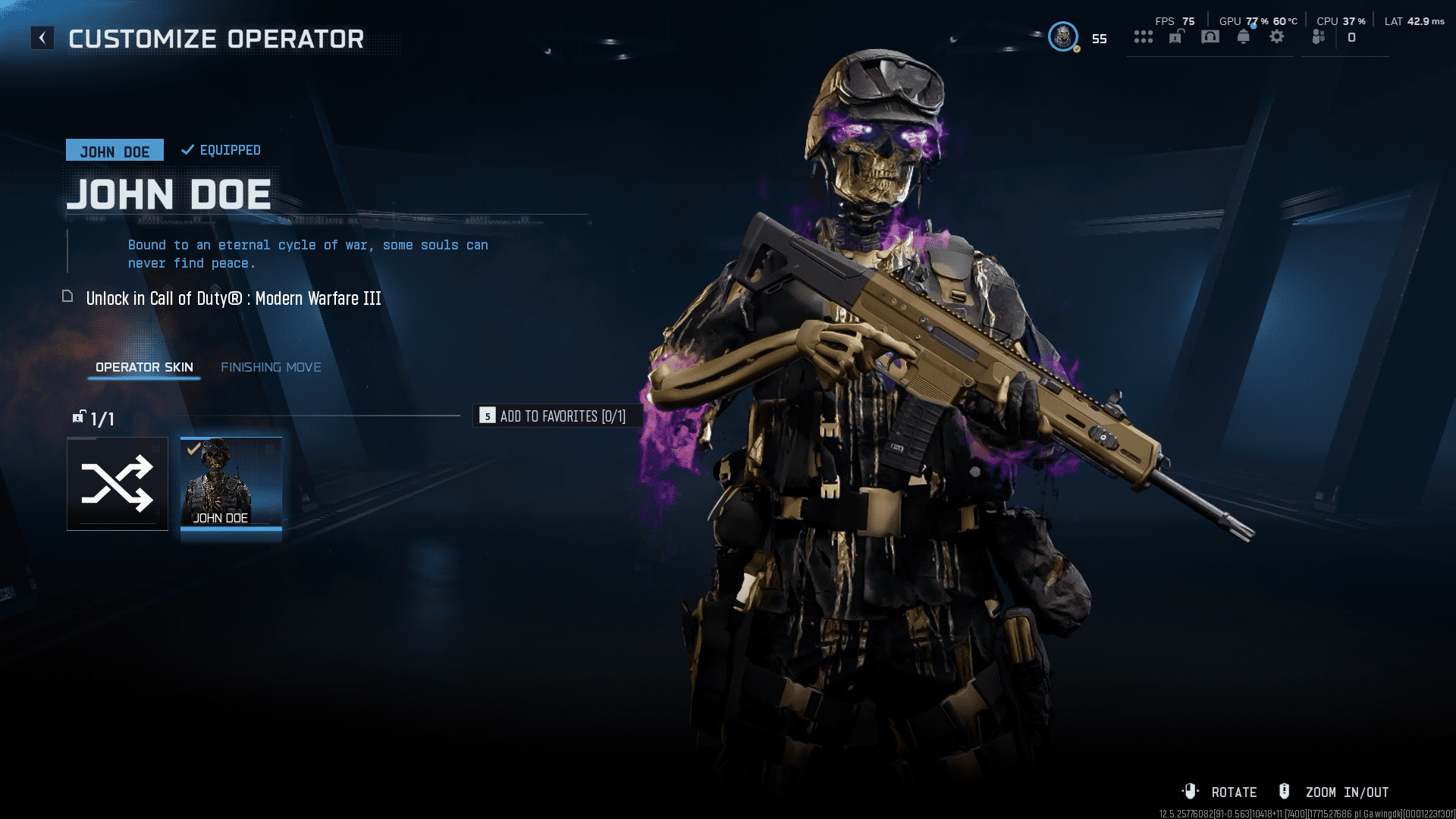Open the player profile avatar
The width and height of the screenshot is (1456, 819).
(x=1062, y=37)
